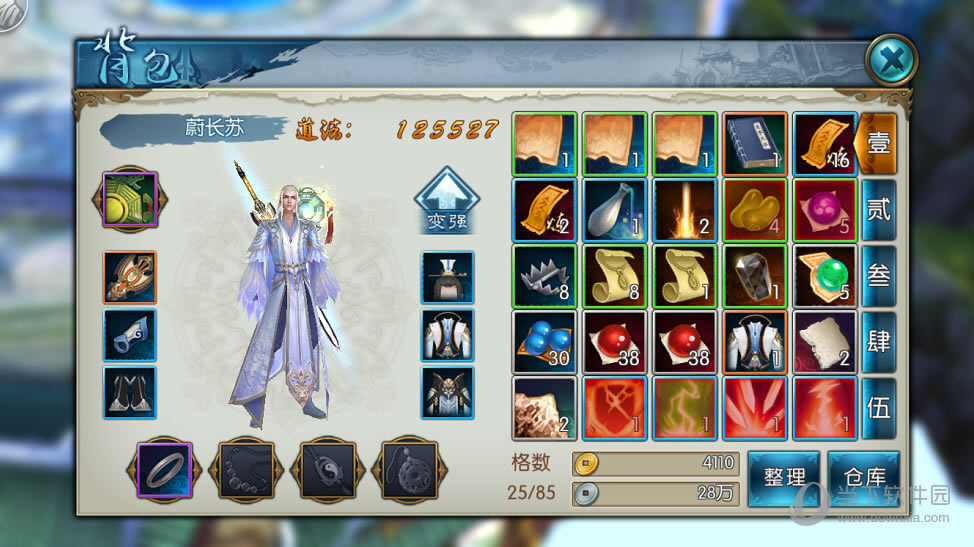Image resolution: width=974 pixels, height=547 pixels.
Task: Tap the 变强 power-up arrow
Action: (445, 200)
